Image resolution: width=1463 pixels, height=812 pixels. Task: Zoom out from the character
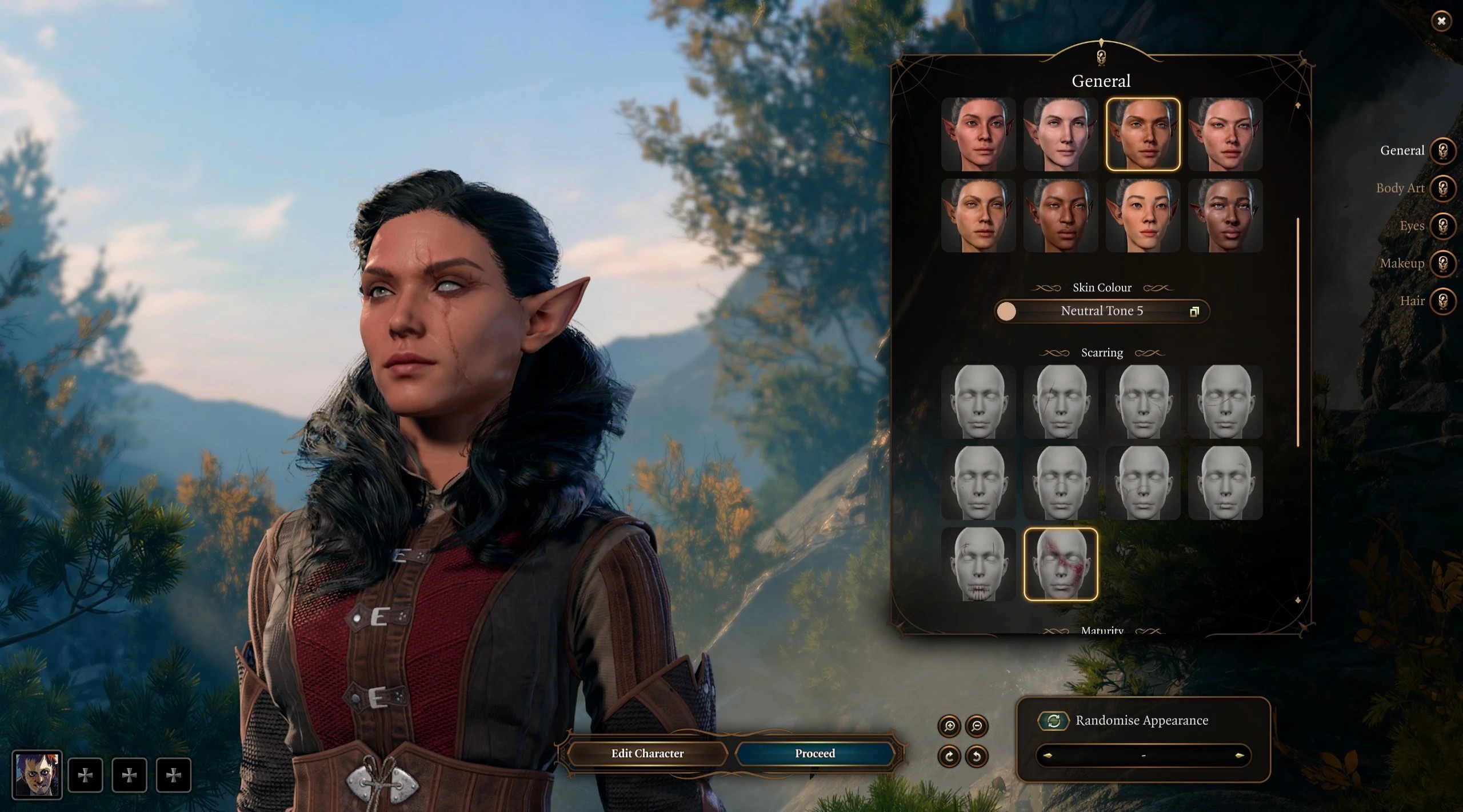[x=977, y=726]
